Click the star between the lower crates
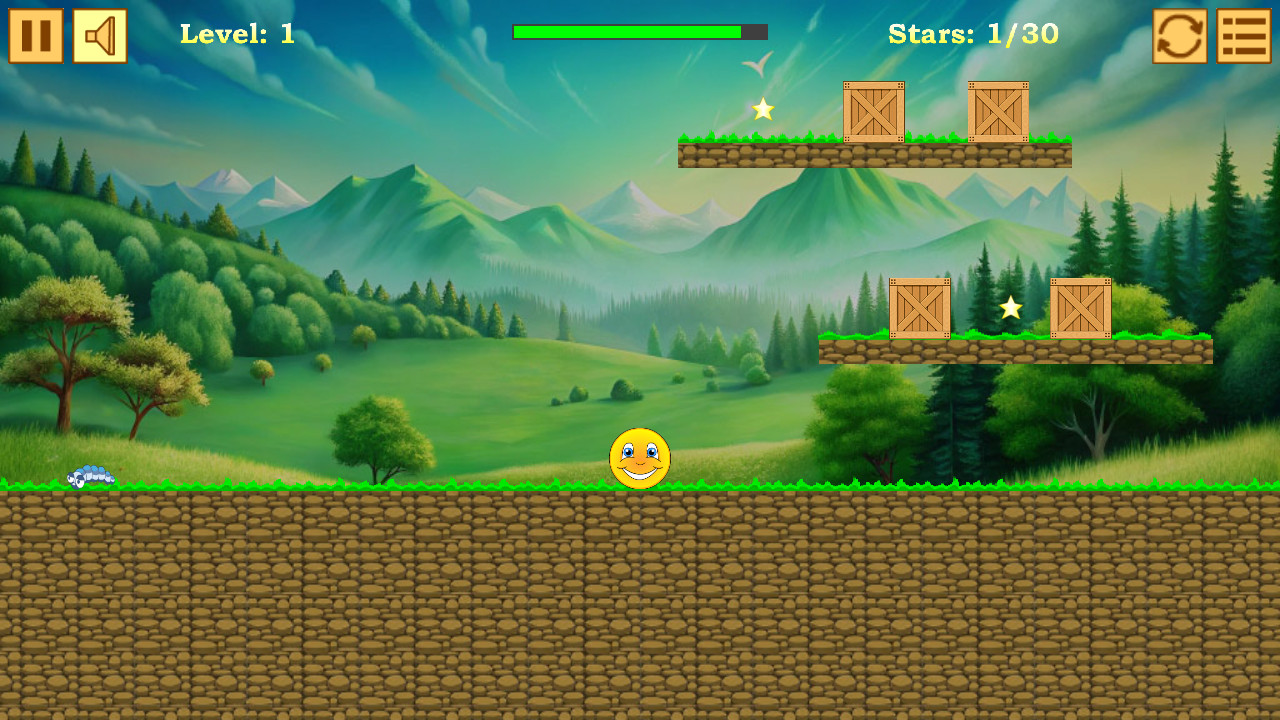Viewport: 1280px width, 720px height. coord(1010,311)
